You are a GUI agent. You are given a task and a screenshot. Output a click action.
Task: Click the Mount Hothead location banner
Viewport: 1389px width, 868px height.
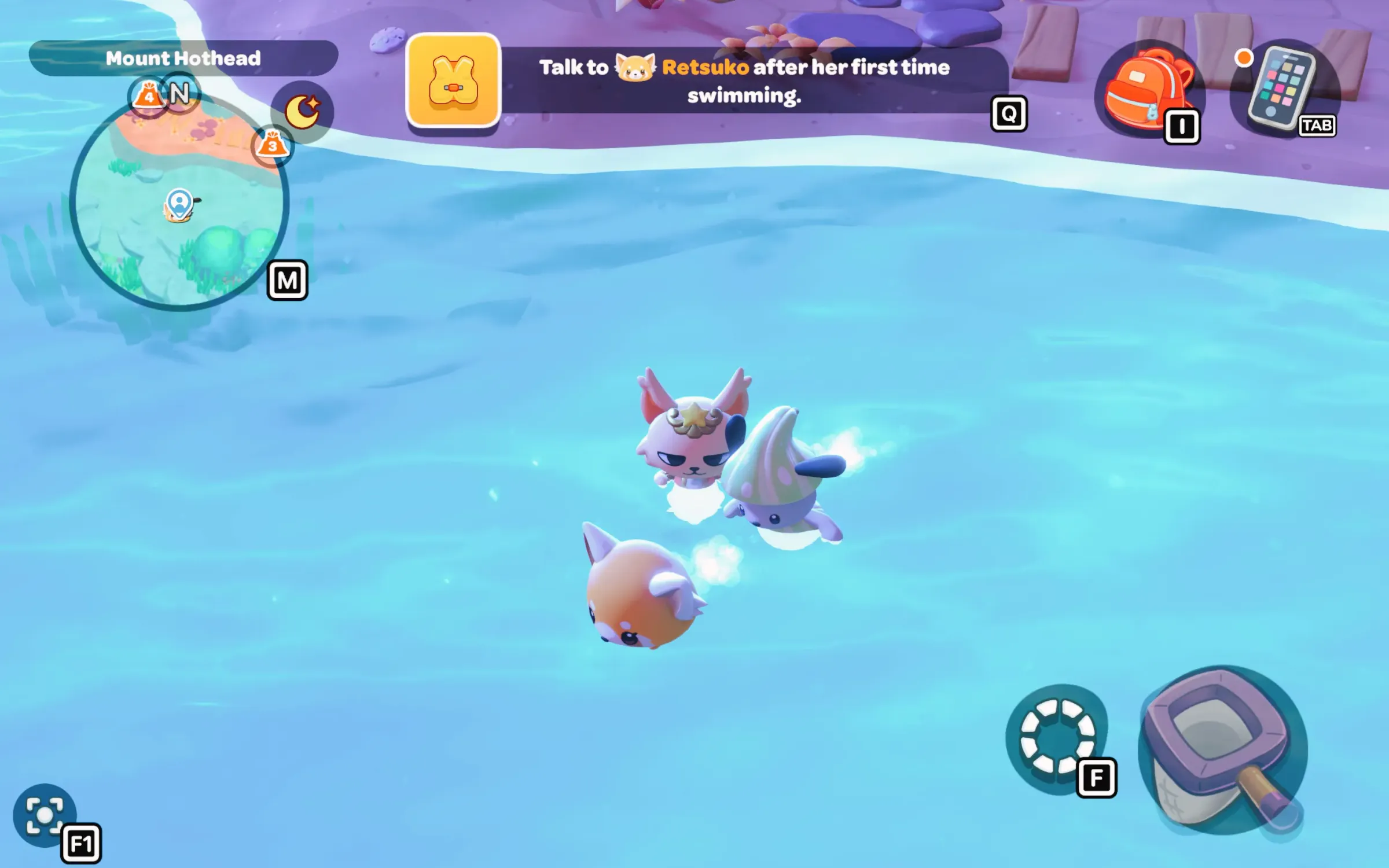183,58
